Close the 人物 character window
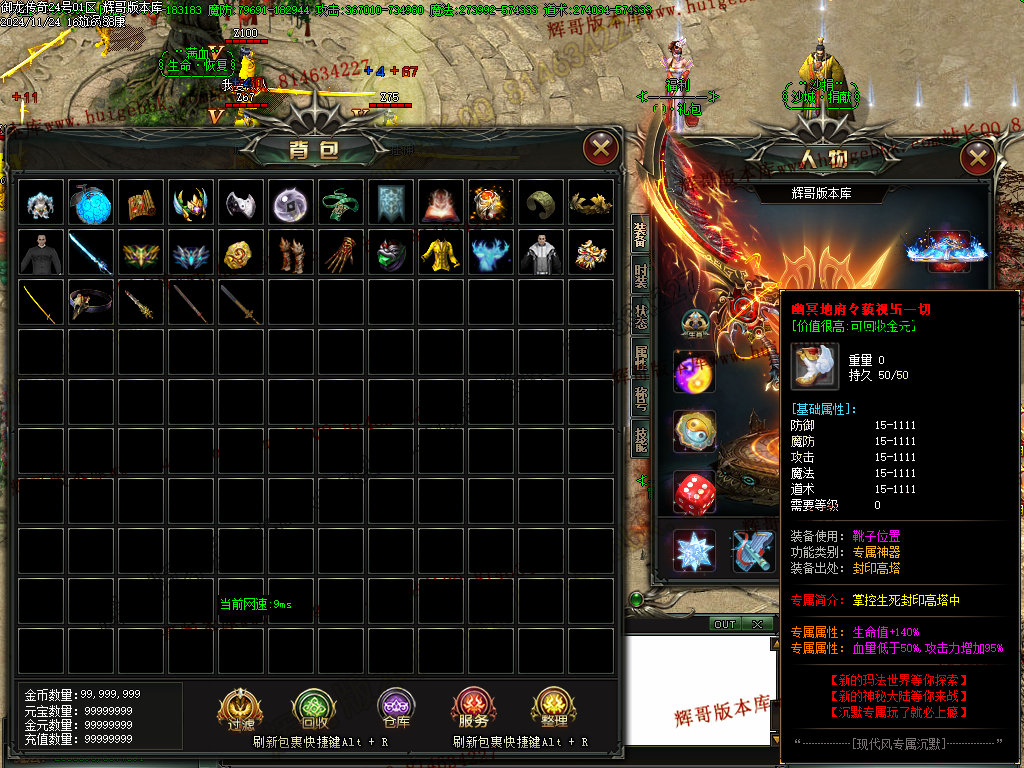1024x768 pixels. click(x=977, y=157)
